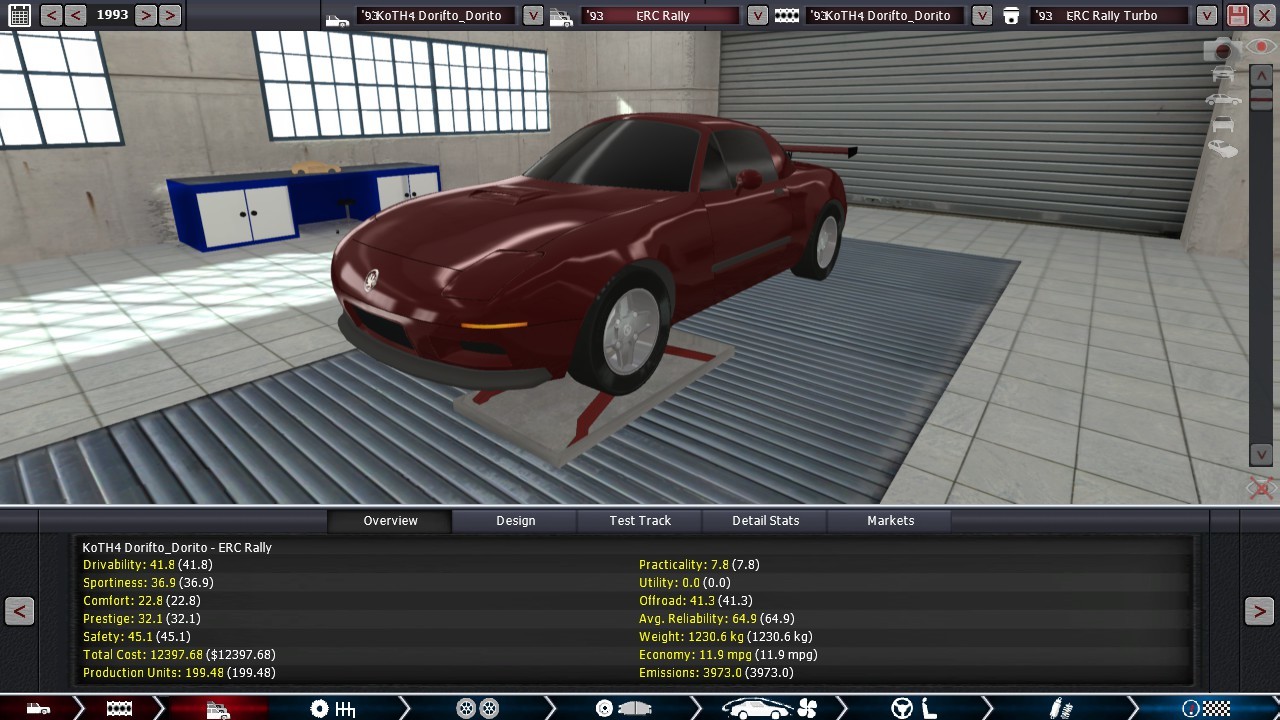Toggle the red eye visibility icon
Image resolution: width=1280 pixels, height=720 pixels.
pos(1259,47)
